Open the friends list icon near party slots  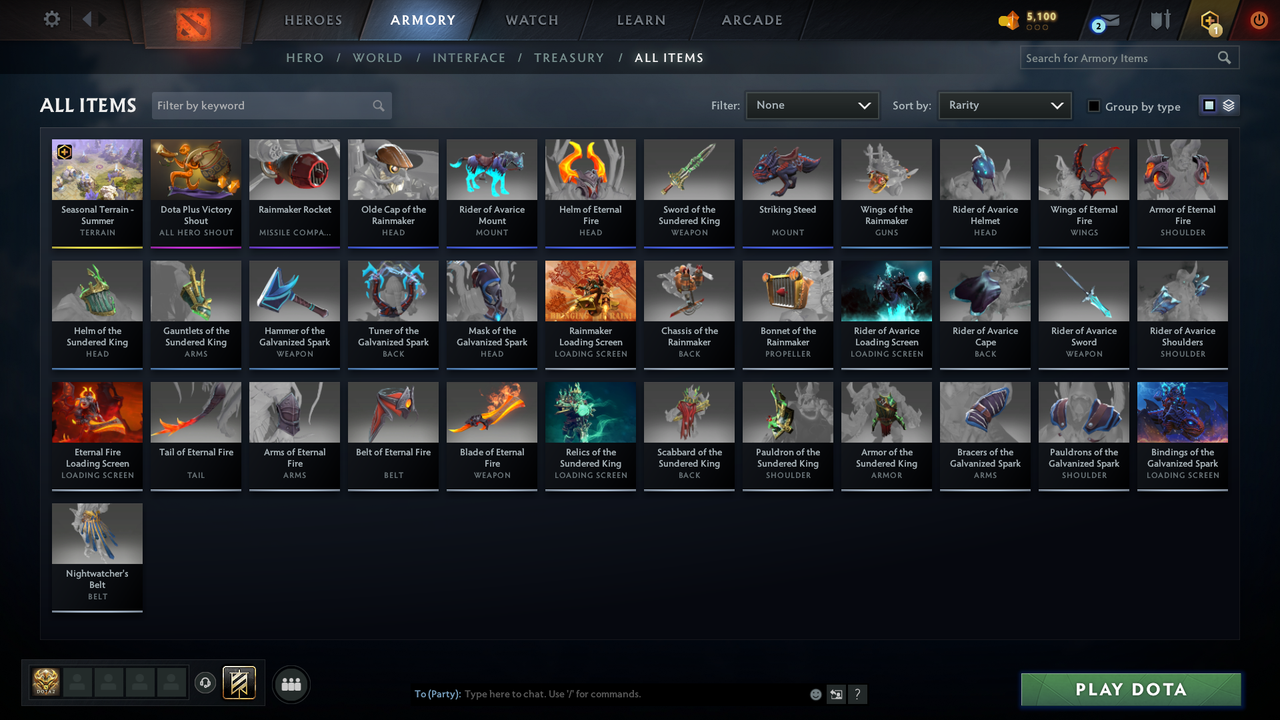291,684
